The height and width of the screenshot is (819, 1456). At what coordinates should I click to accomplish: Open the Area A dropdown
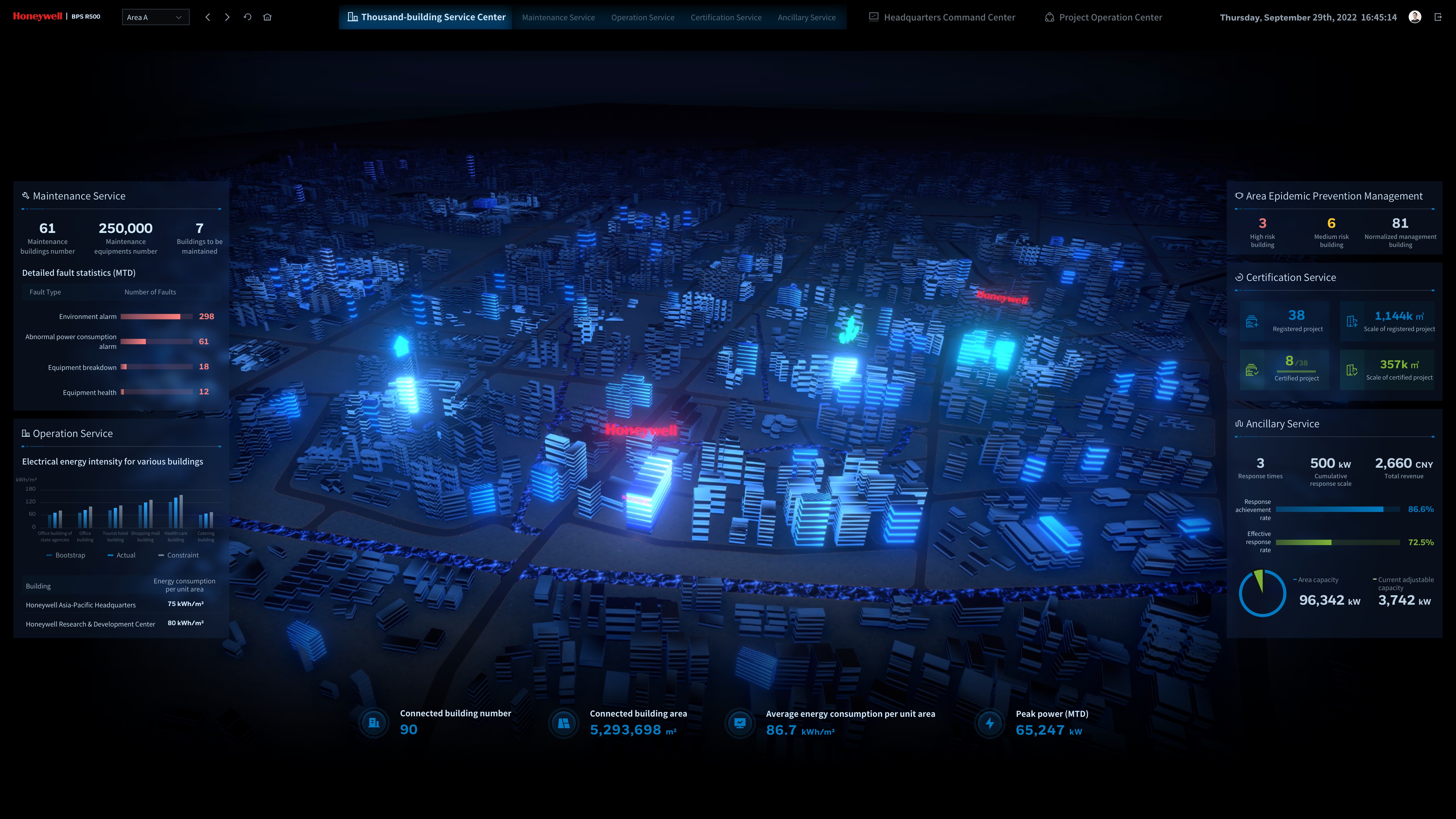pyautogui.click(x=155, y=18)
